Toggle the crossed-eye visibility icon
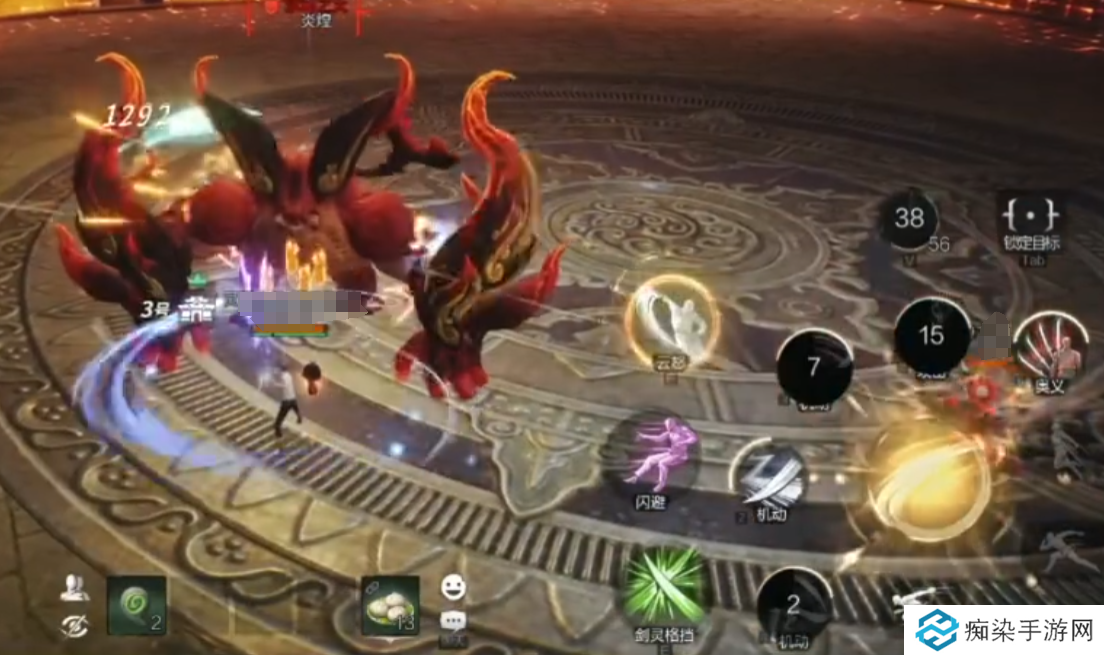Viewport: 1104px width, 655px height. coord(73,624)
